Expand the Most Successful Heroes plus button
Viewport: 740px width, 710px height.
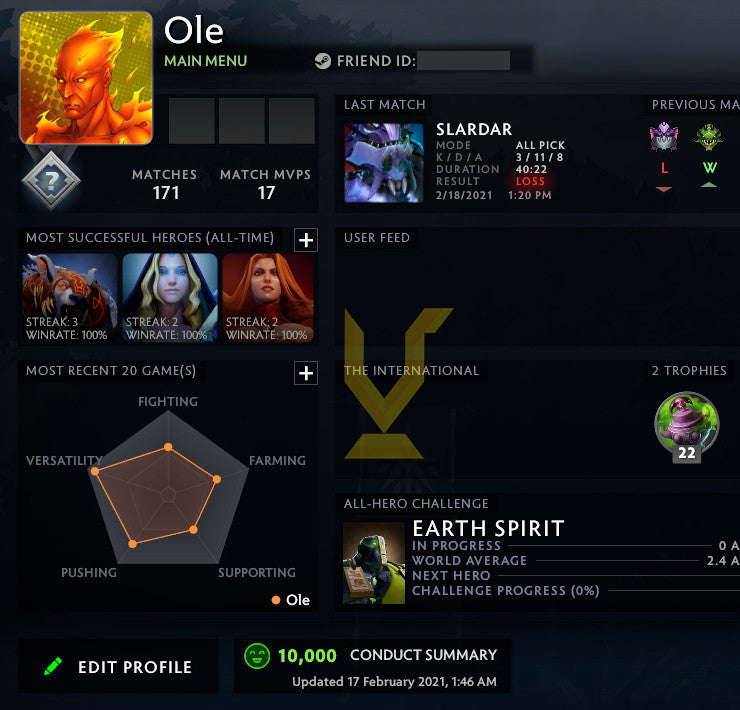(306, 239)
